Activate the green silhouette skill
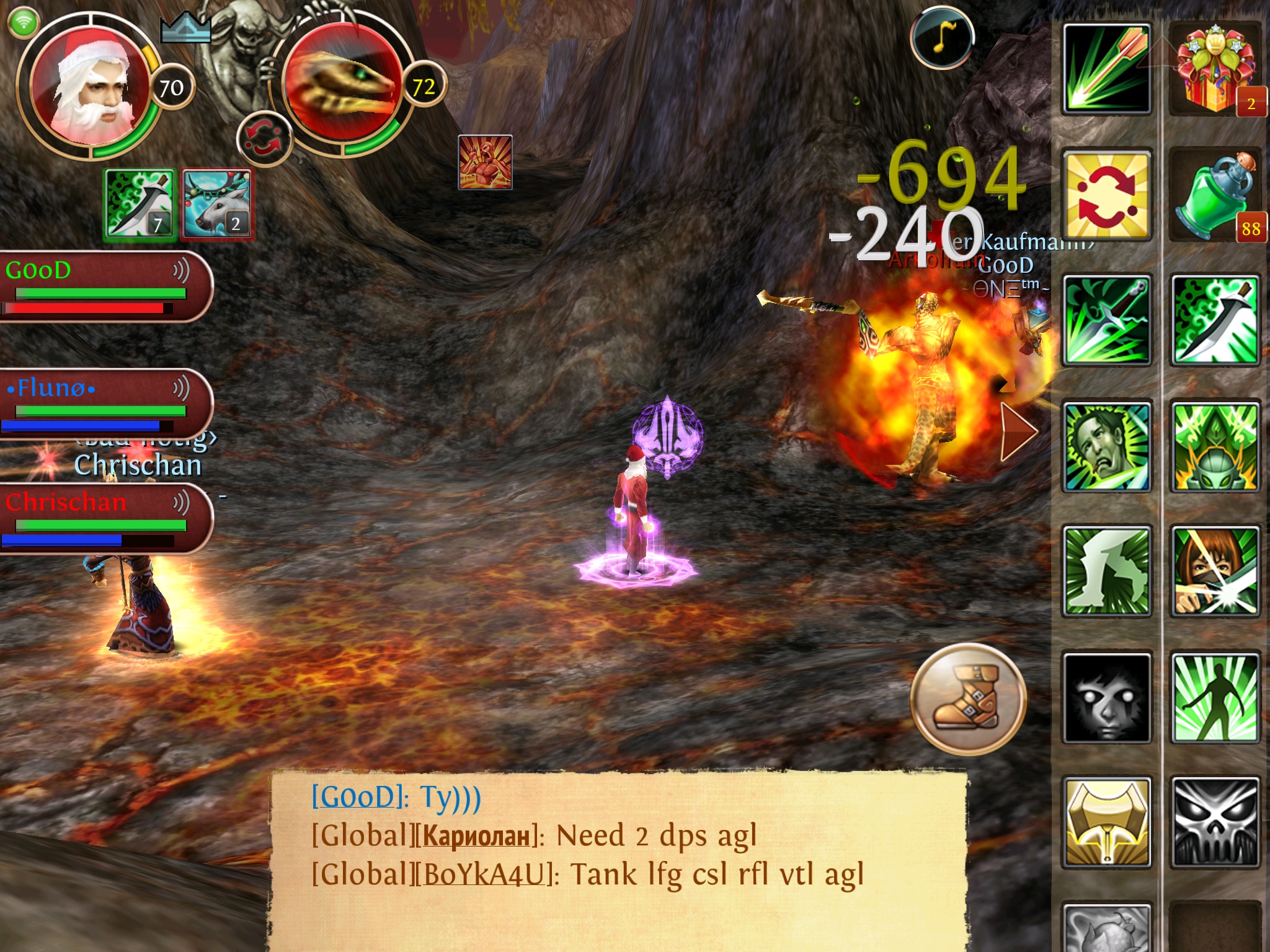Image resolution: width=1270 pixels, height=952 pixels. (x=1215, y=697)
